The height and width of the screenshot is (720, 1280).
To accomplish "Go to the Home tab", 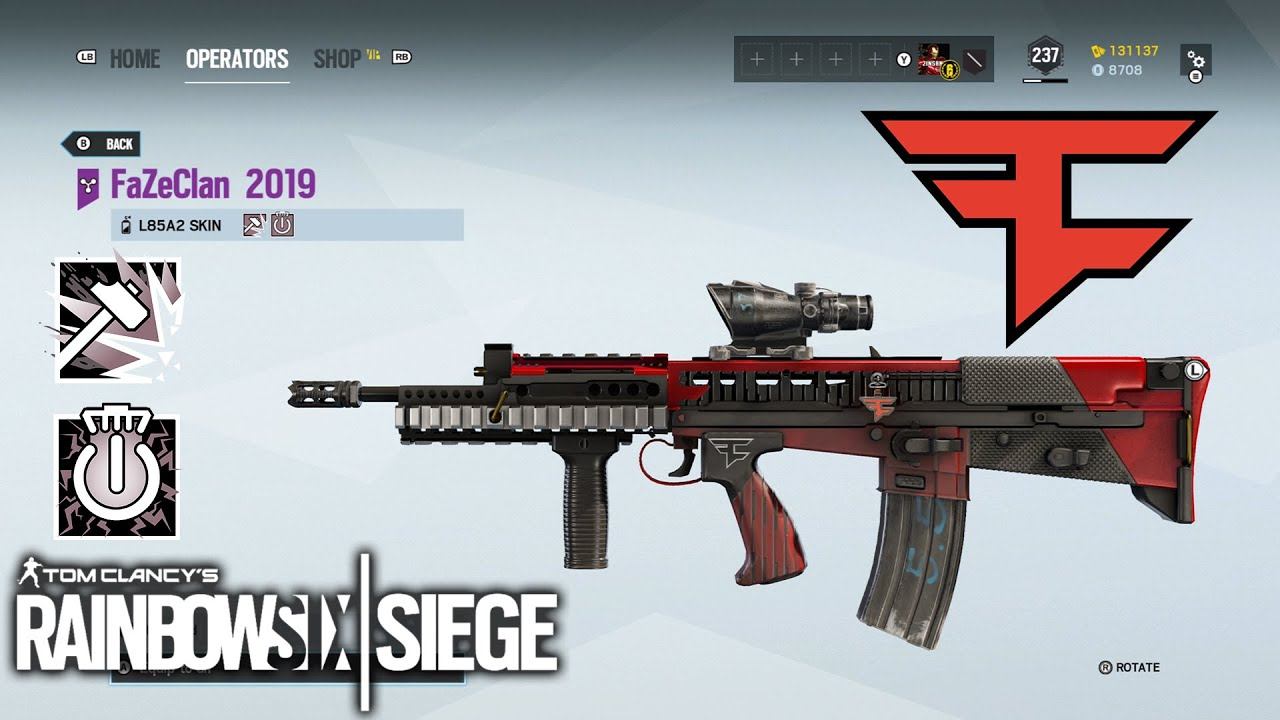I will pos(134,59).
